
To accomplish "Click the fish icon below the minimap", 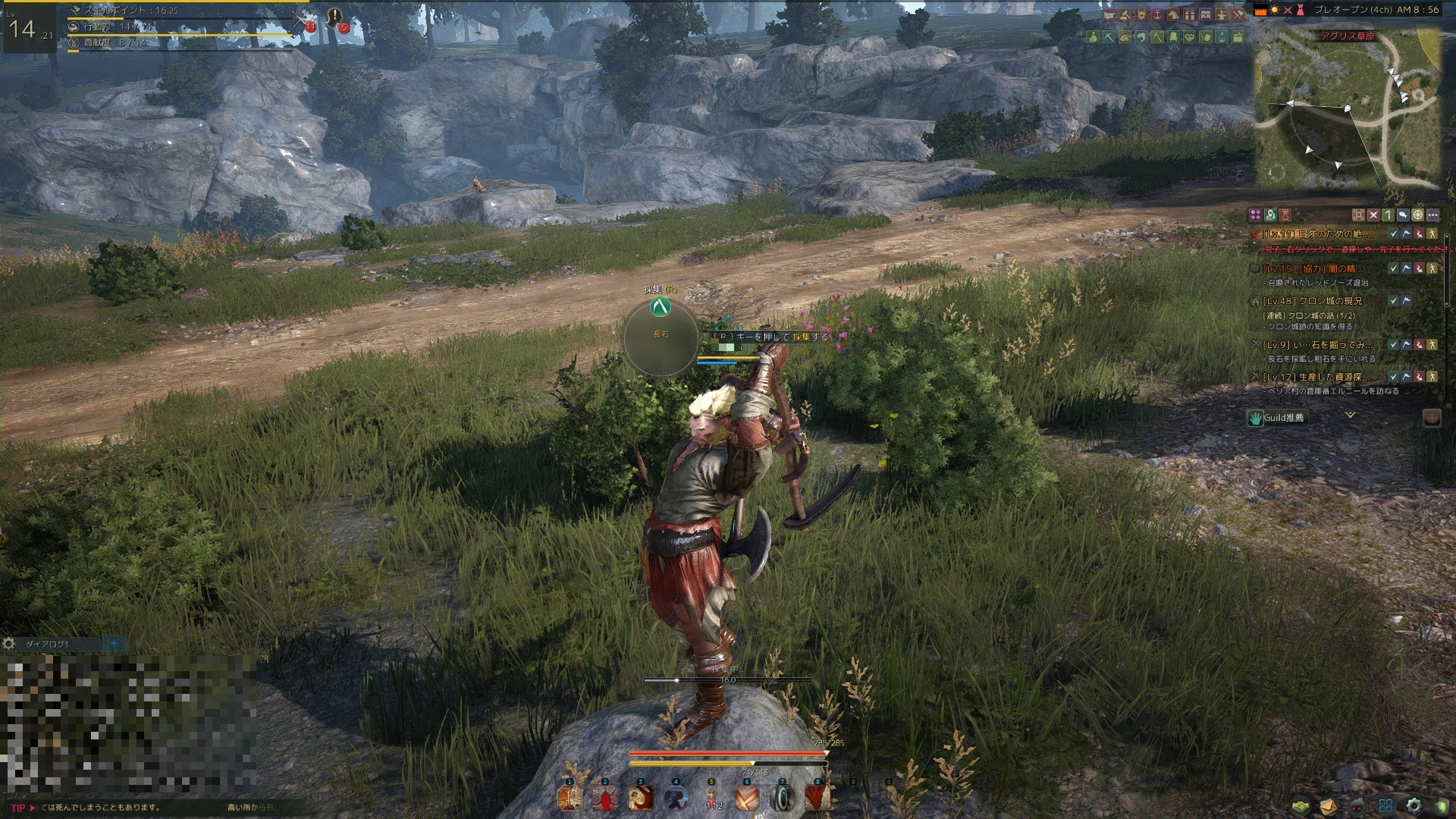I will click(x=1403, y=215).
